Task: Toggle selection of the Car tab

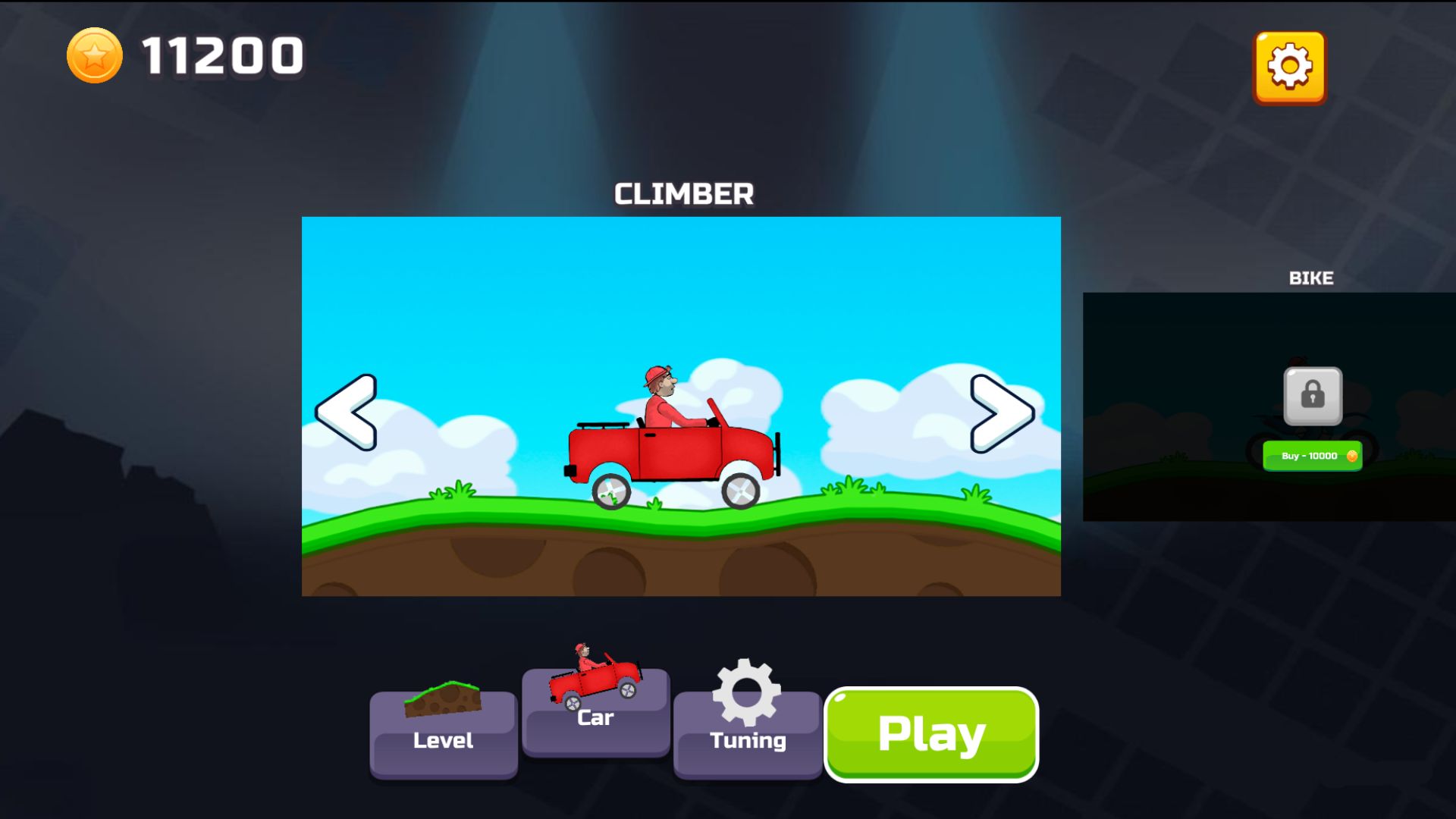Action: tap(595, 717)
